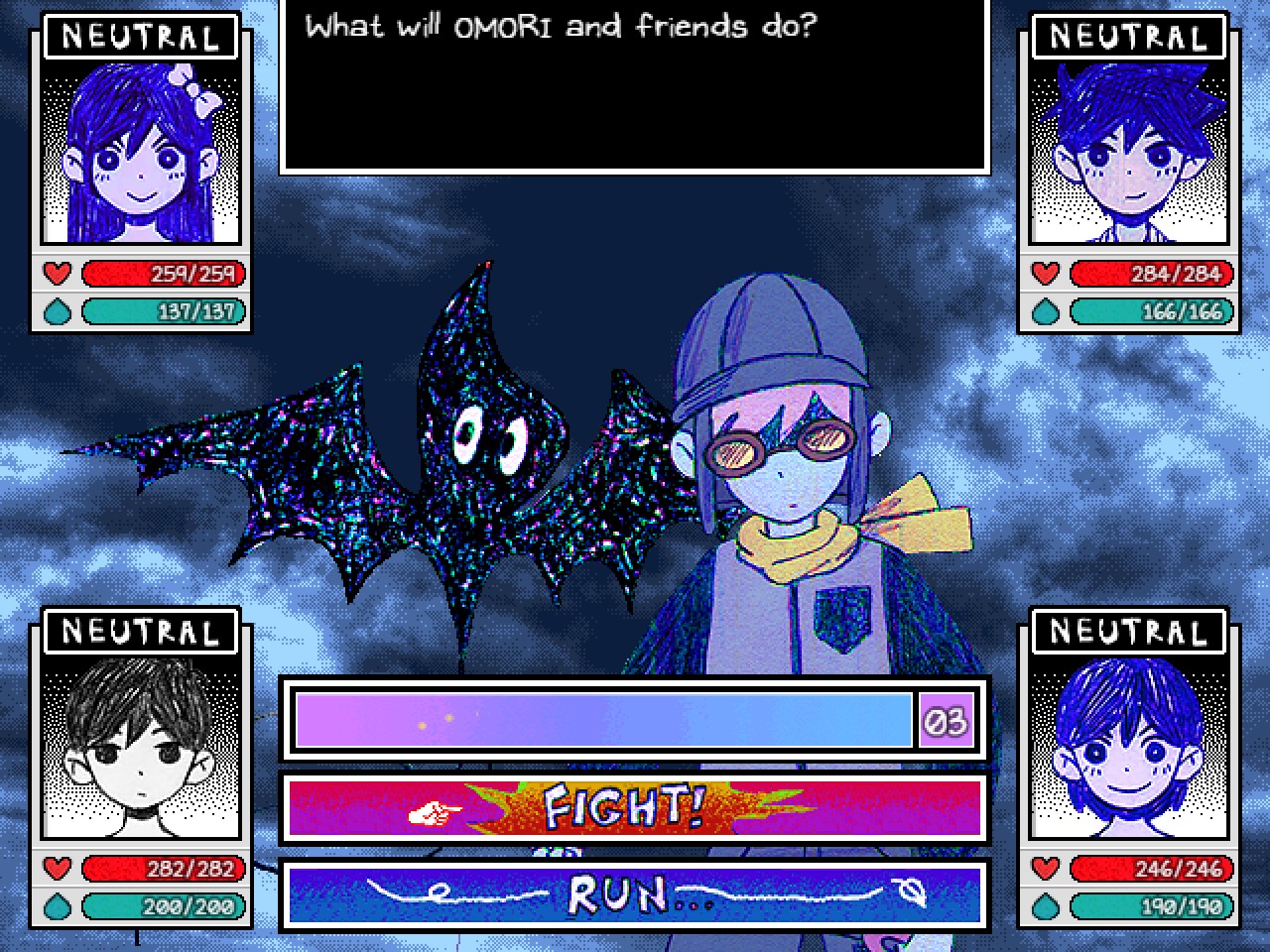Click Hero's portrait in the top-right status card

[1127, 154]
